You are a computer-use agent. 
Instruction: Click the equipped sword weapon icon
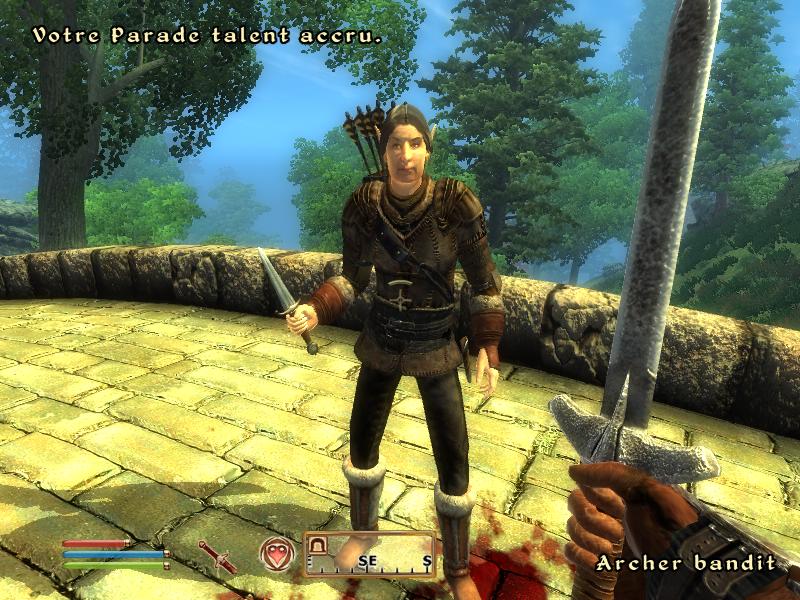218,556
